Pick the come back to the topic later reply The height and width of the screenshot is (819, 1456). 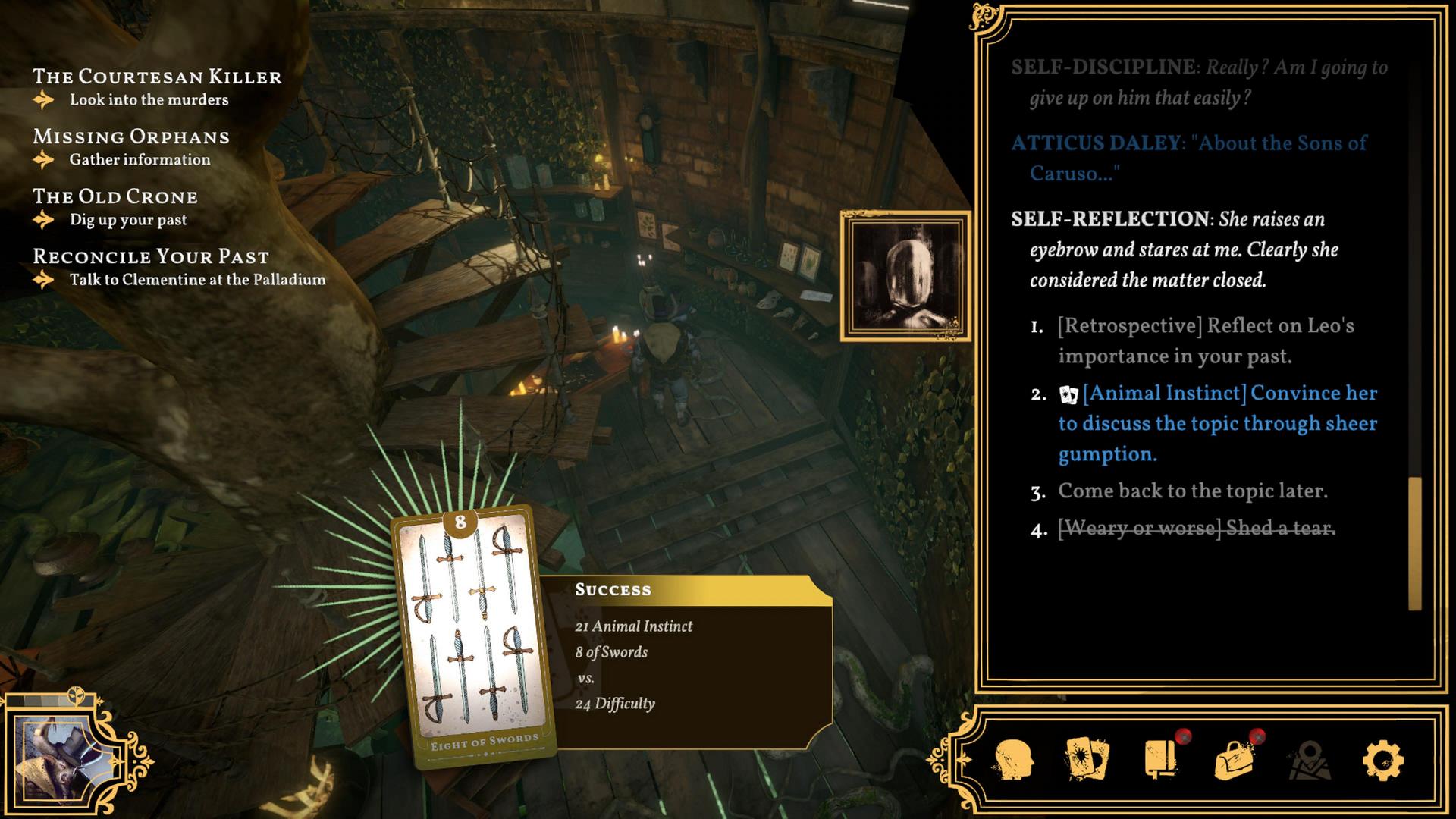click(1192, 491)
